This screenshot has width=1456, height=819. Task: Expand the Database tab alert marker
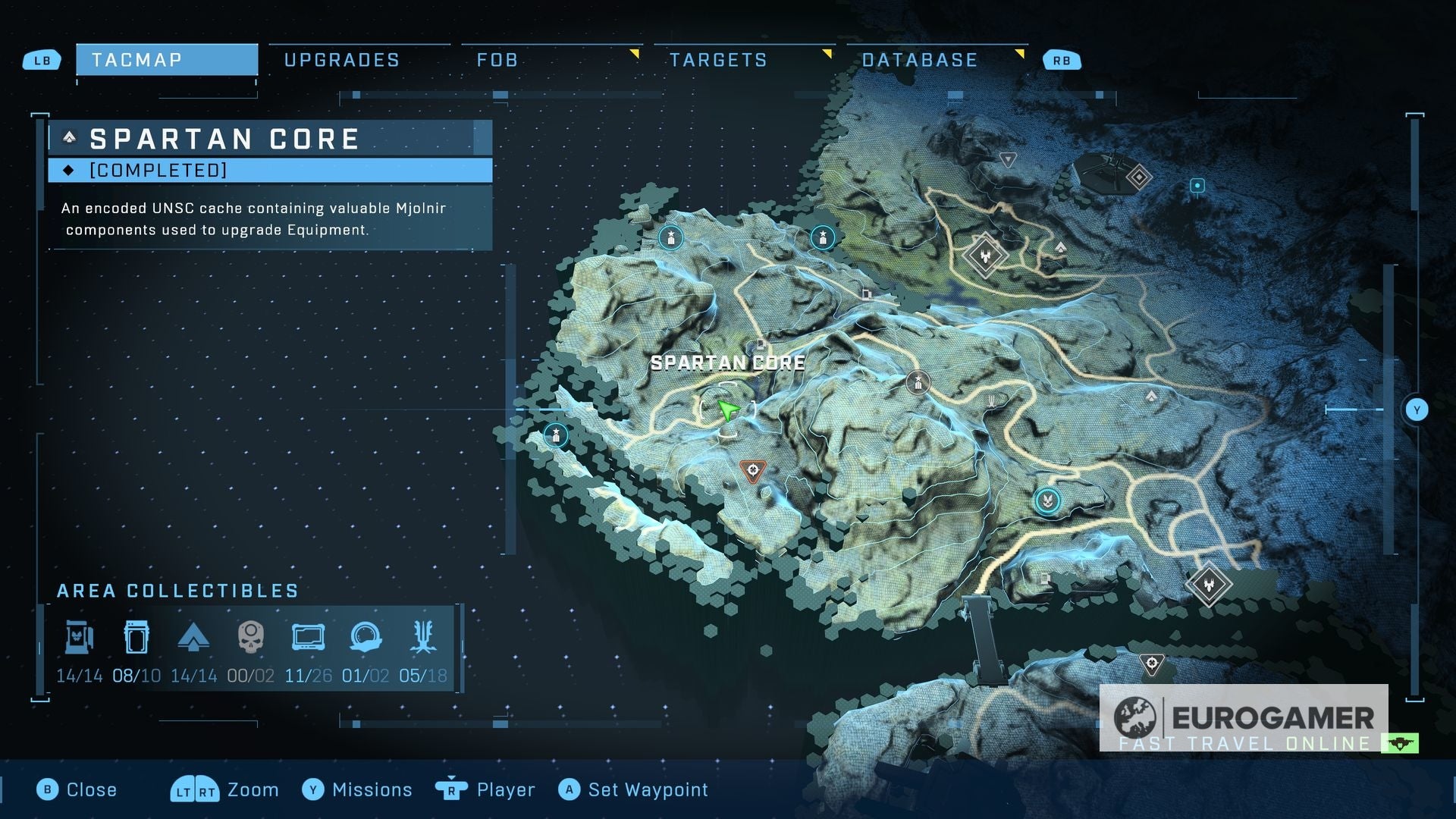[x=1021, y=54]
